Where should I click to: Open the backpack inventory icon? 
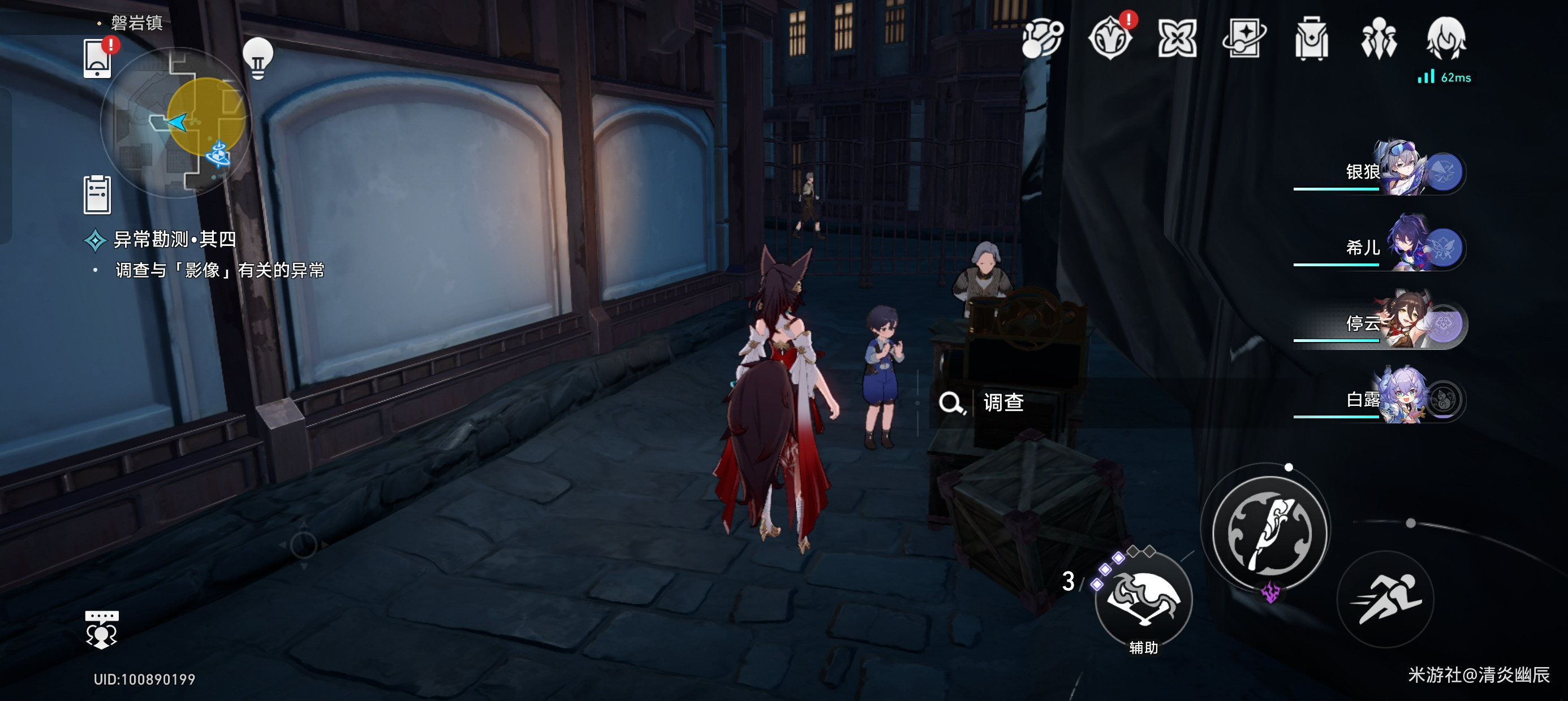(x=1311, y=38)
